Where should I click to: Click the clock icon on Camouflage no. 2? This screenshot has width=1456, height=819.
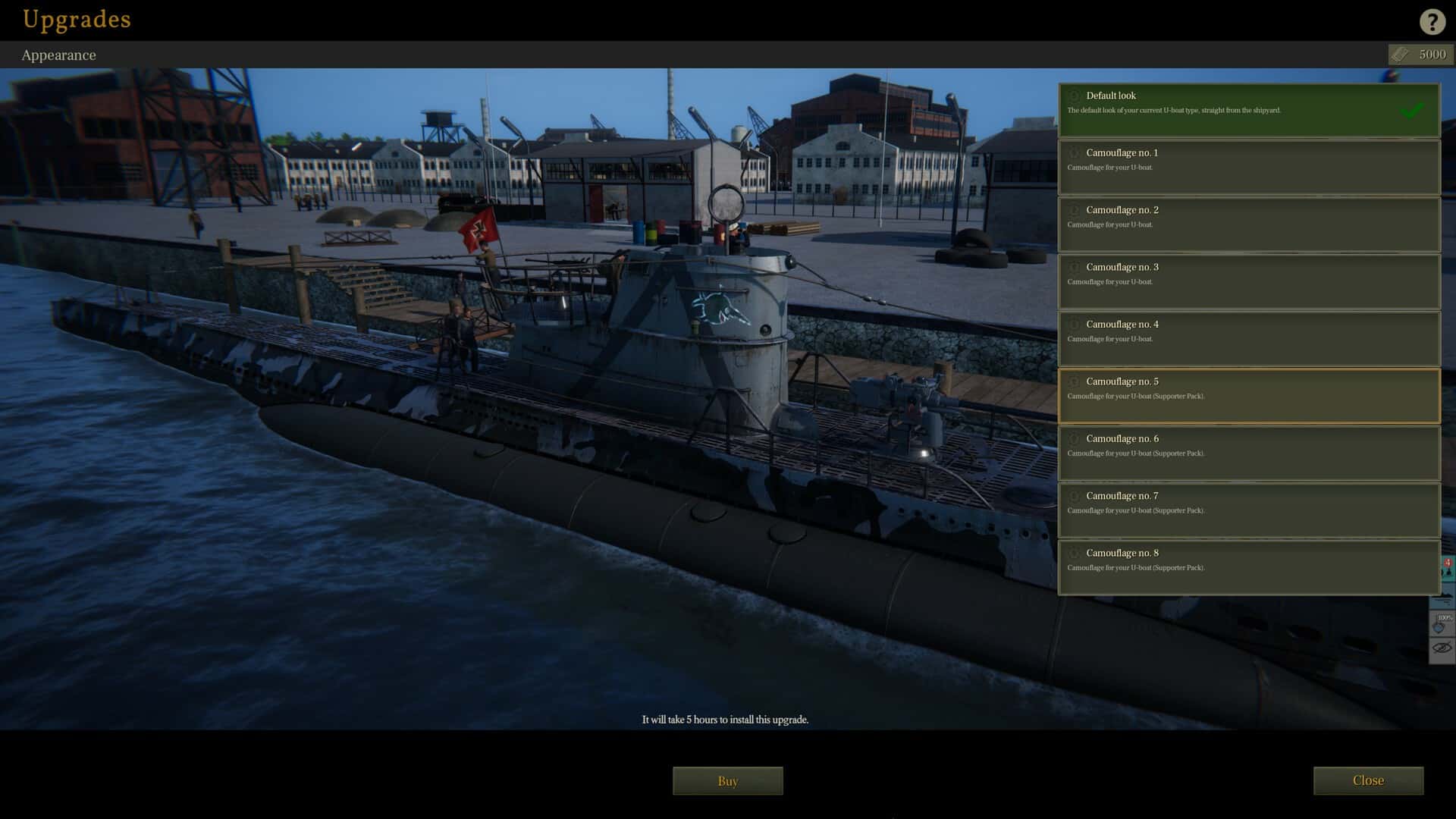1074,210
